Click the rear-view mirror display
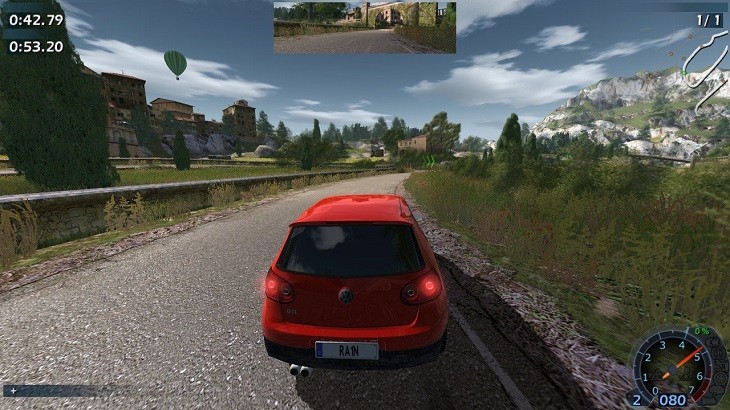730x410 pixels. tap(364, 27)
